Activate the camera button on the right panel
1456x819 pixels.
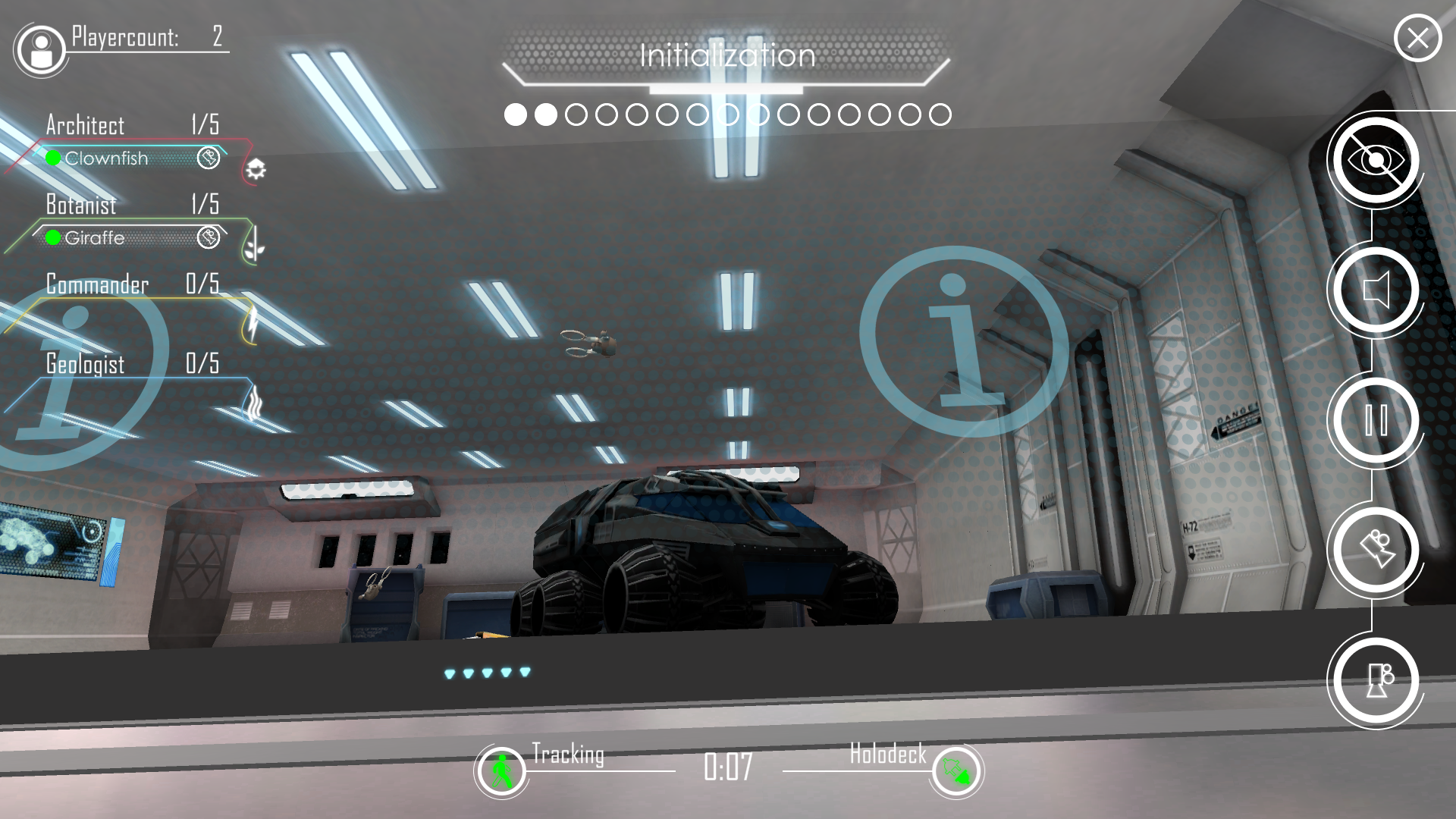point(1376,550)
